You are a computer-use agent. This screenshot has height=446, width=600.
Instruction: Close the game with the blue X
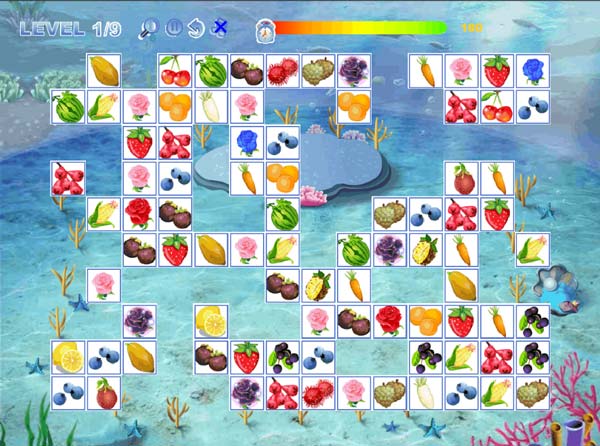(220, 28)
